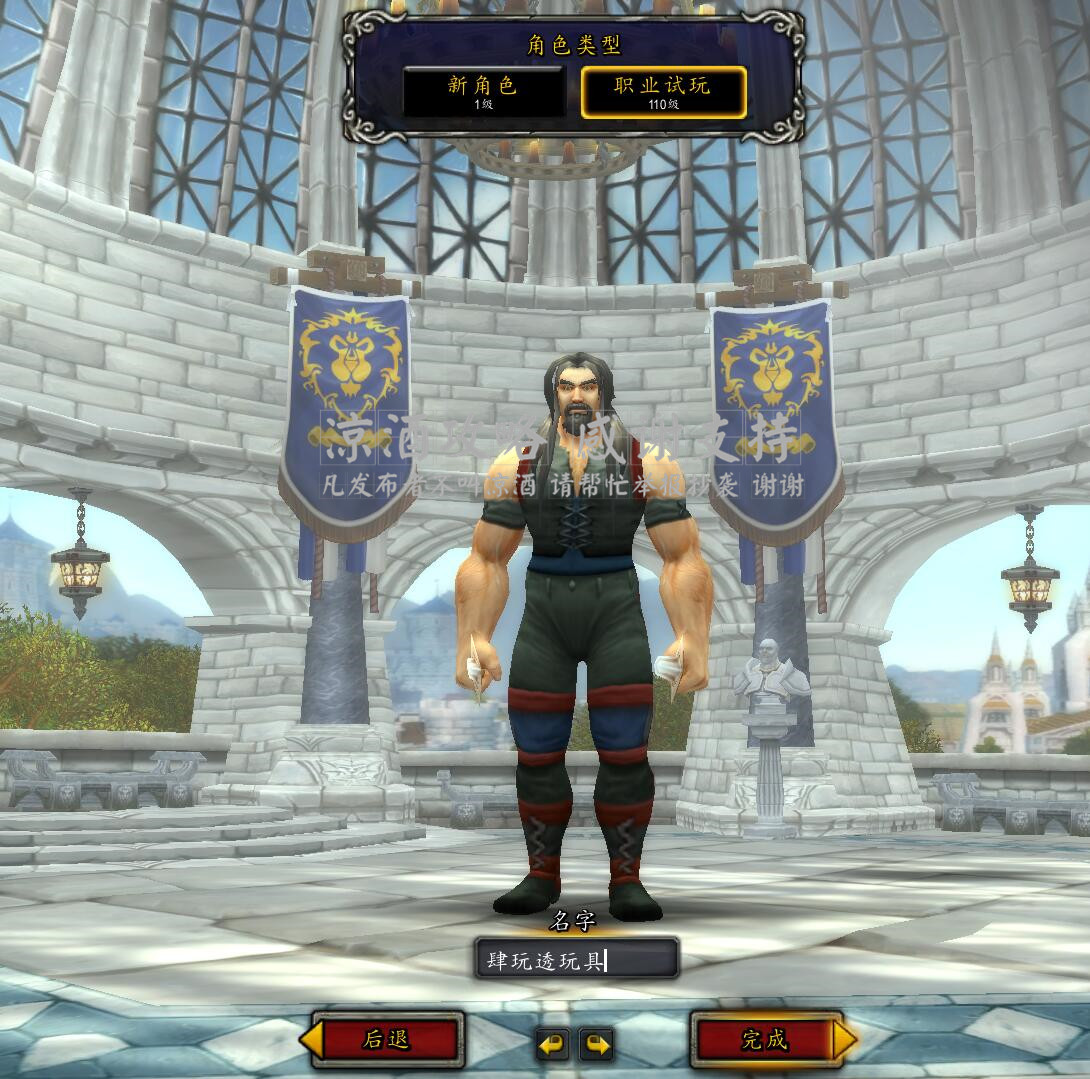Choose the 职业试玩 level 110 option
The image size is (1090, 1079).
663,92
